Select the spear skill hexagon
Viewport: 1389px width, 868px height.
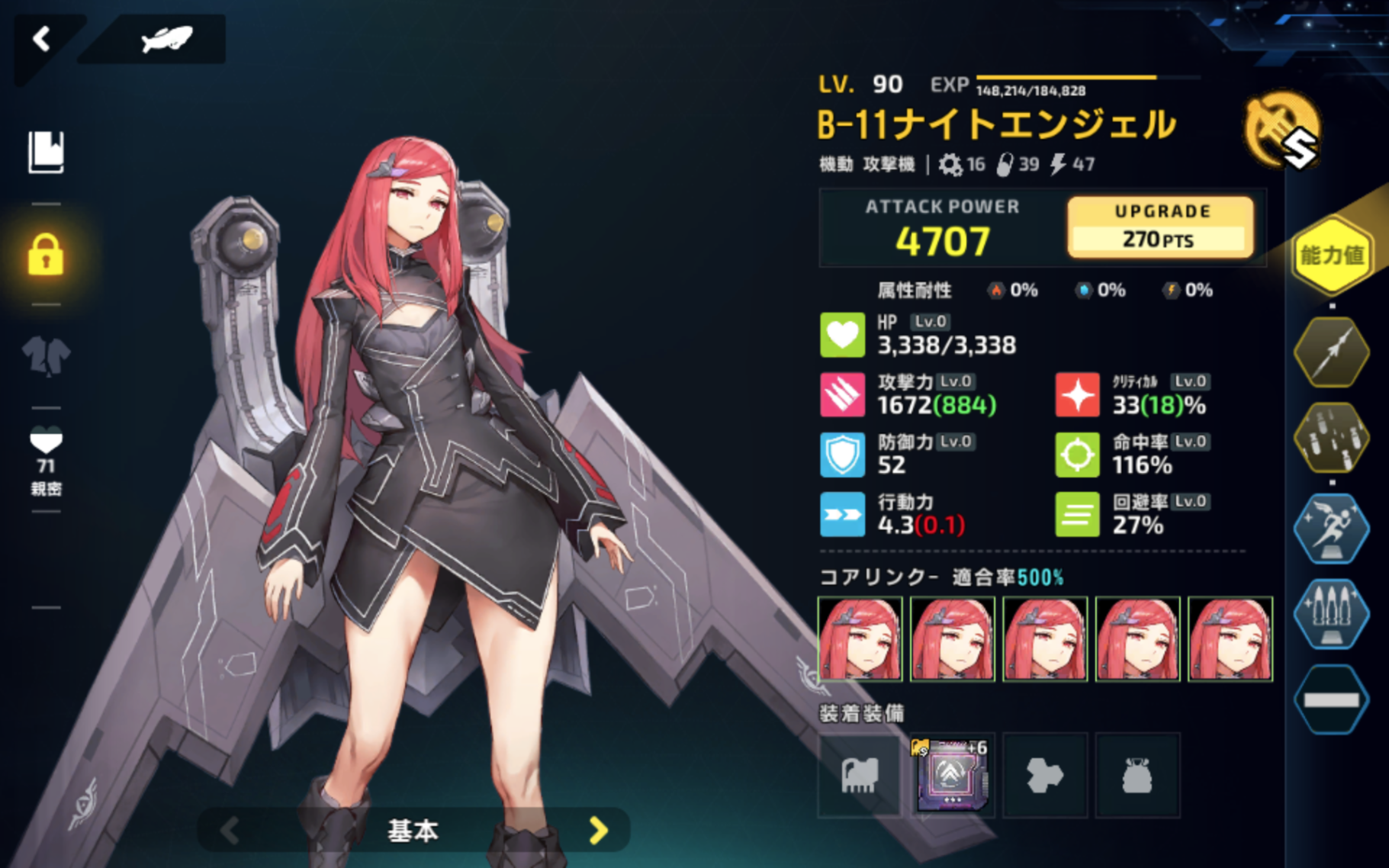point(1331,352)
